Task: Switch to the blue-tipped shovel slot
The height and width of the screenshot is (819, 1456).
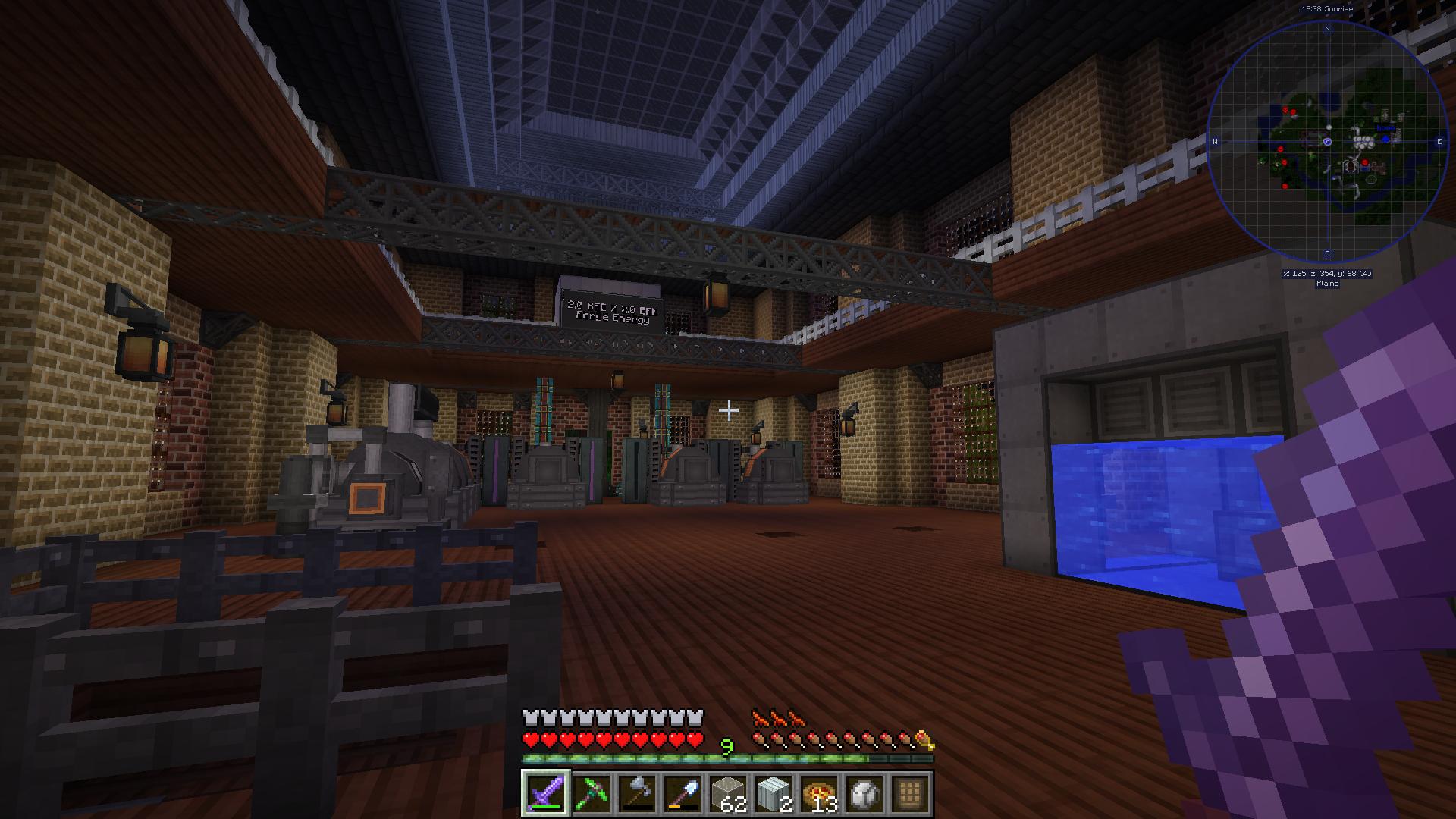Action: coord(682,793)
